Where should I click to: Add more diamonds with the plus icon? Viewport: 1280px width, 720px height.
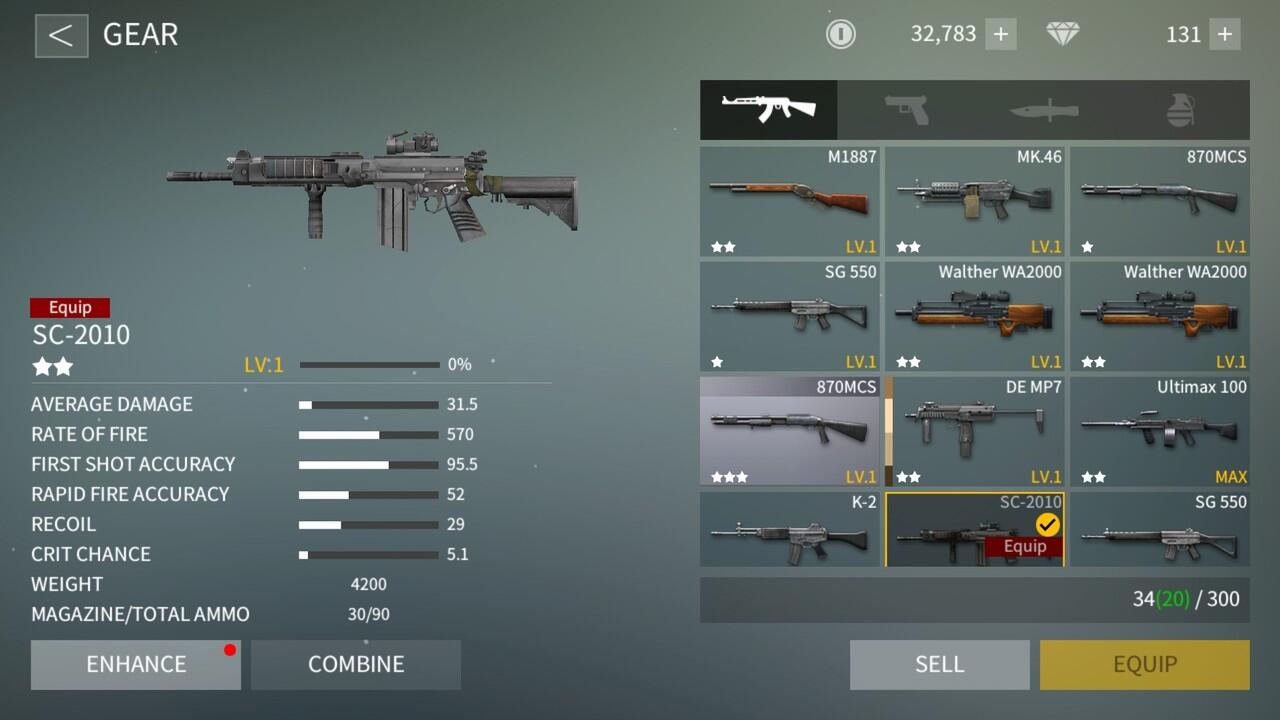tap(1225, 34)
